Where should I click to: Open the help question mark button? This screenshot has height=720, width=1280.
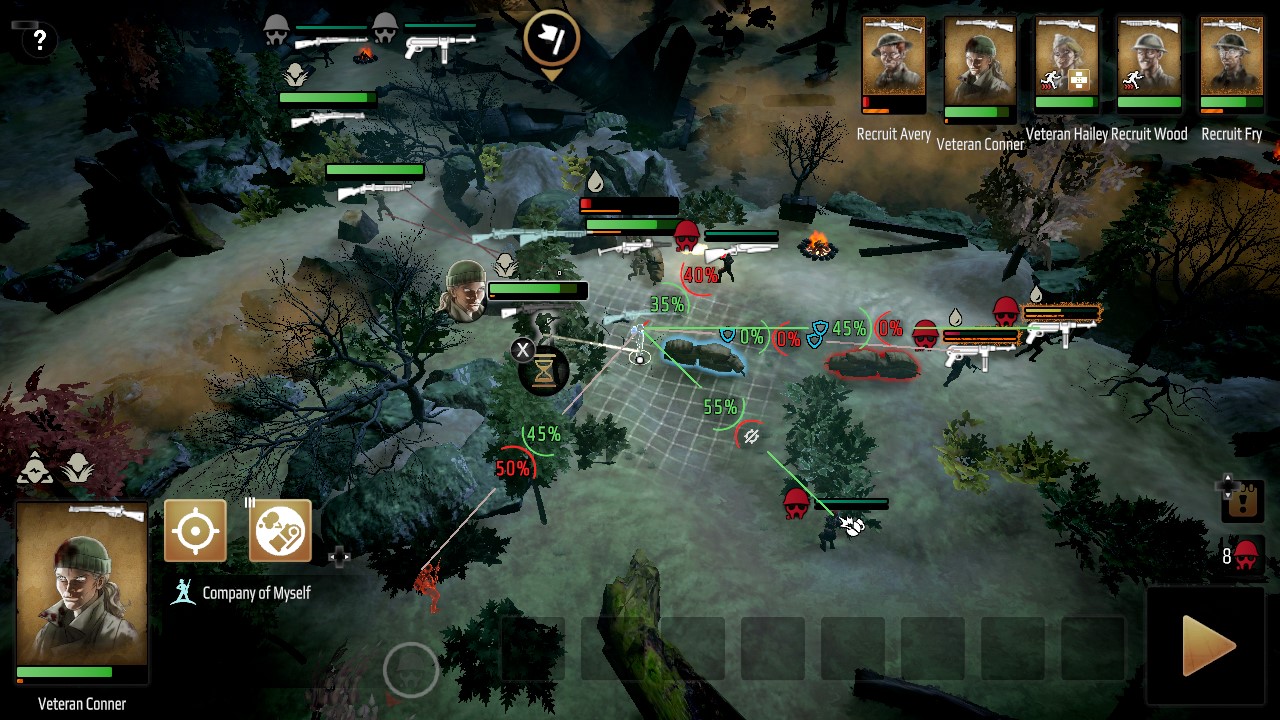click(x=39, y=40)
